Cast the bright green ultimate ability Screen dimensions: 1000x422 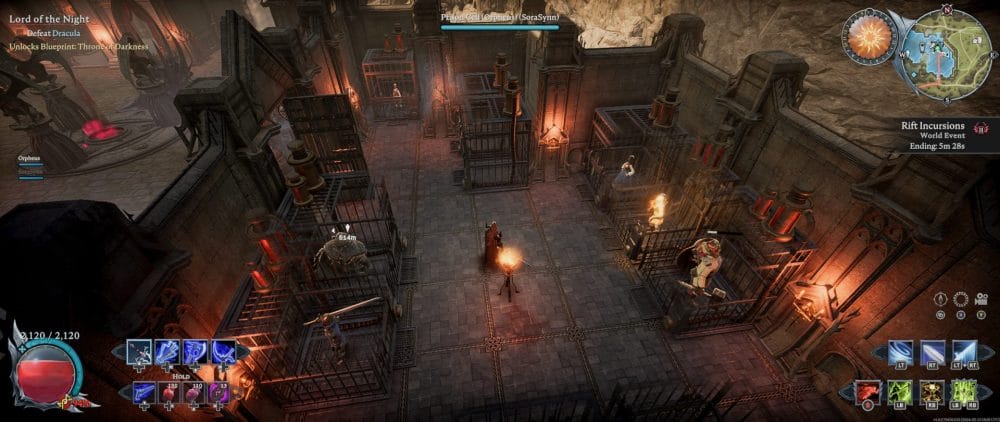(965, 392)
